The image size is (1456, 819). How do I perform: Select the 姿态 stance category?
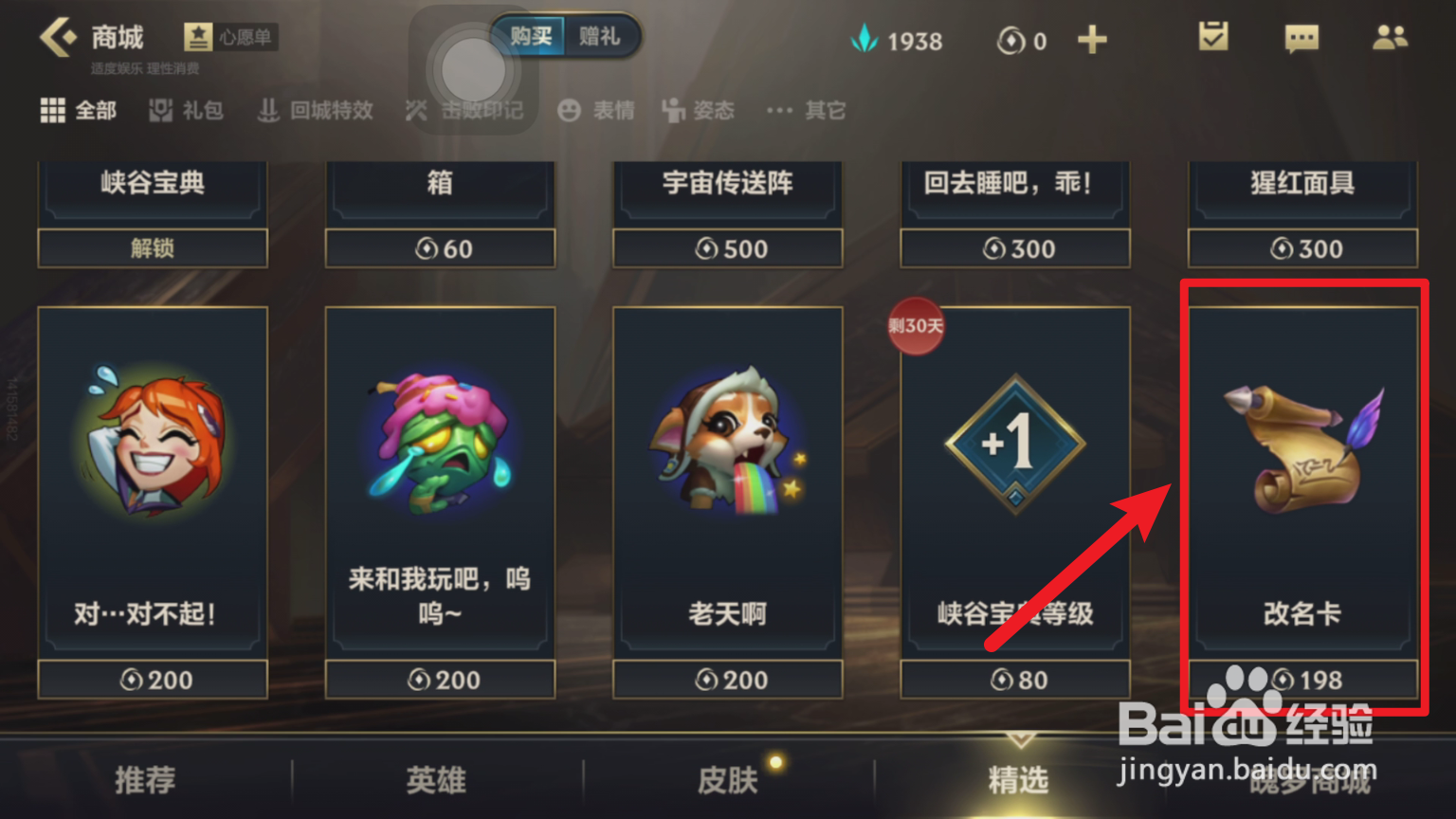coord(699,110)
